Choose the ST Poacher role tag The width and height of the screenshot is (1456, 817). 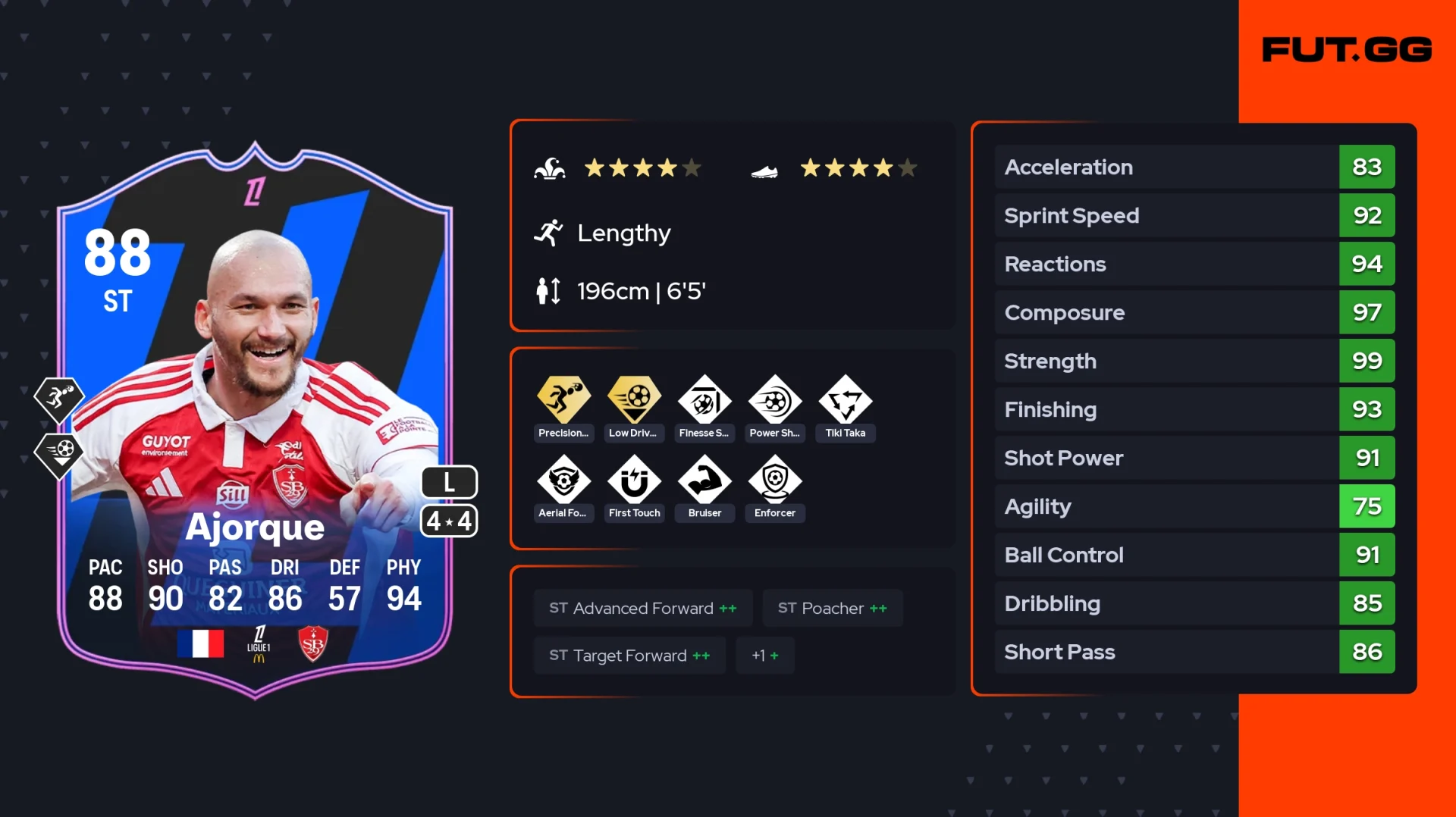832,608
